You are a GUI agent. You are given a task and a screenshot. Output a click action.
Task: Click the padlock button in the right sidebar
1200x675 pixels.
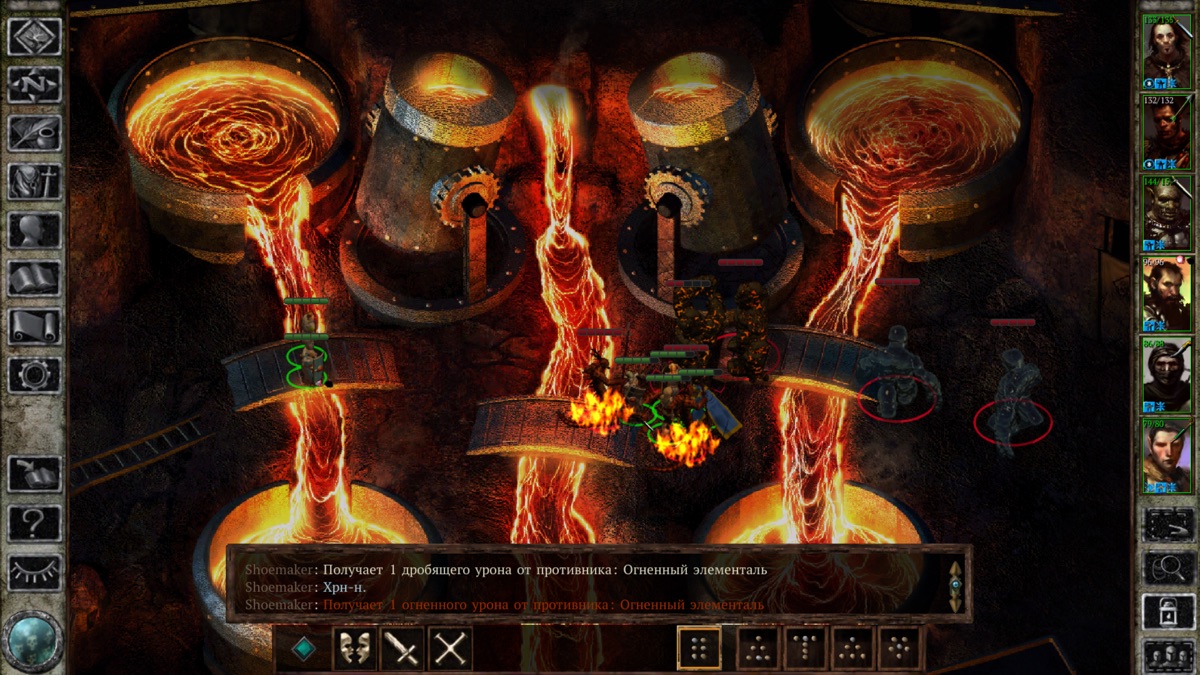[1167, 612]
